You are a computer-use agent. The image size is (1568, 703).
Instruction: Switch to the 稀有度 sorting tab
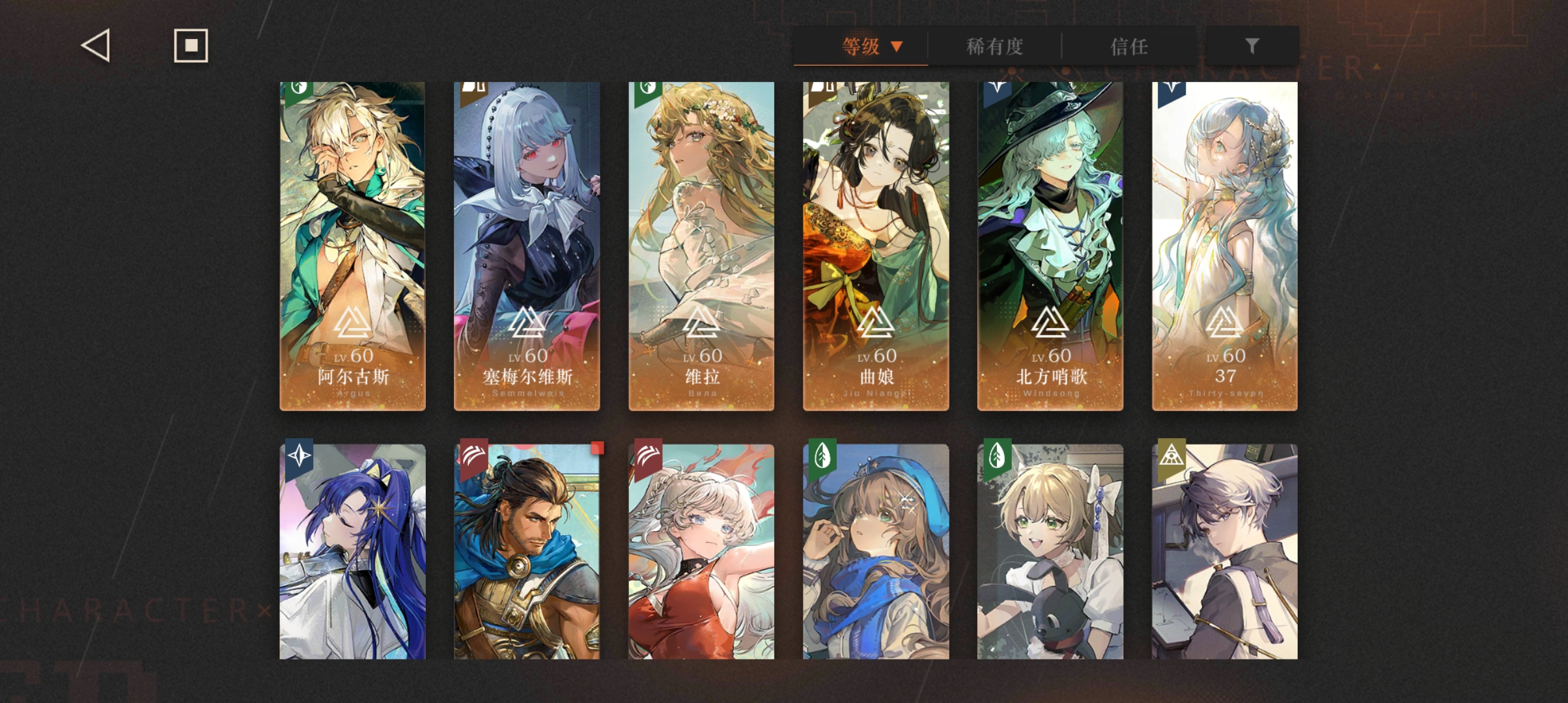993,46
